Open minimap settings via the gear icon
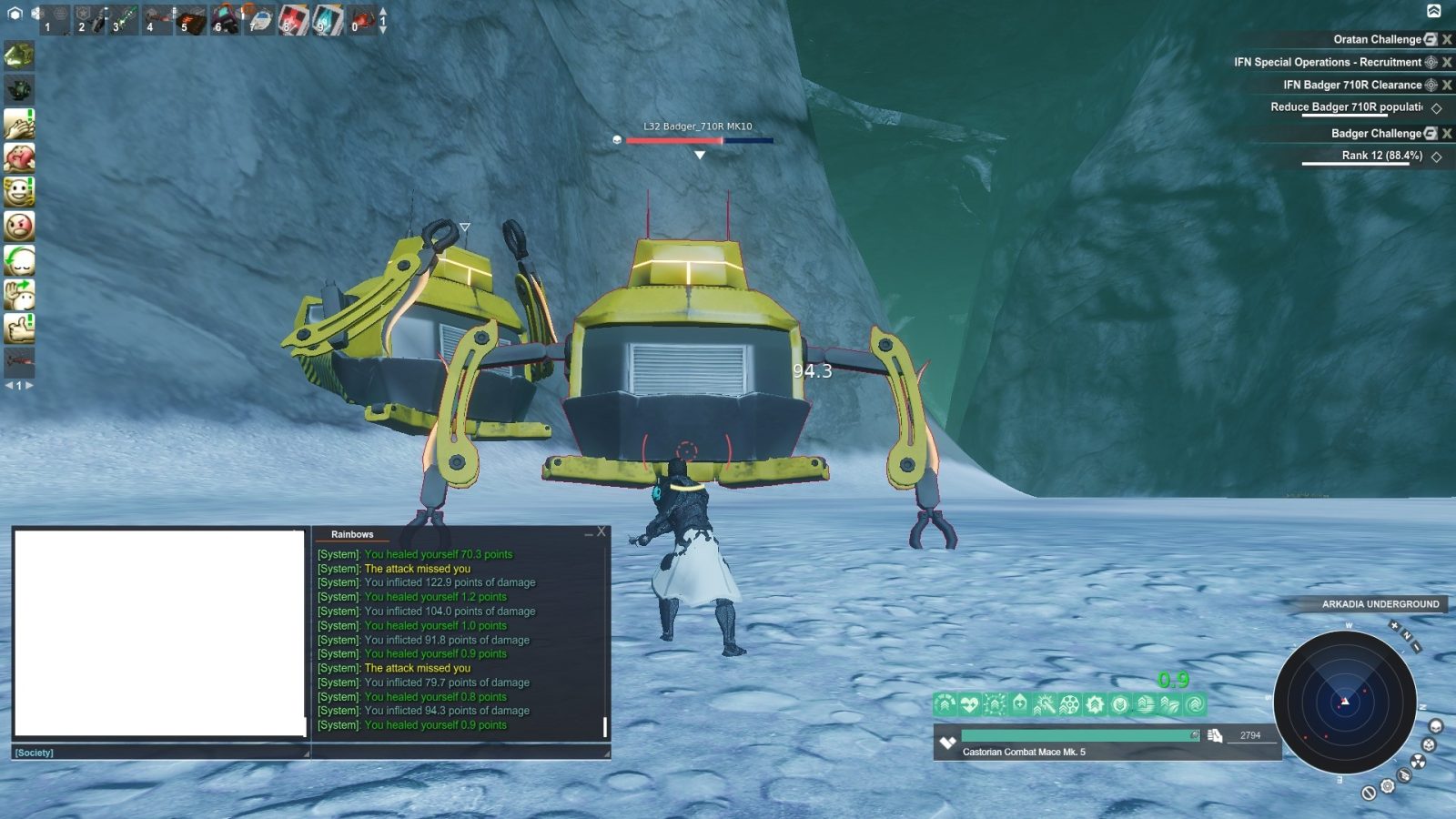The image size is (1456, 819). [x=1388, y=786]
